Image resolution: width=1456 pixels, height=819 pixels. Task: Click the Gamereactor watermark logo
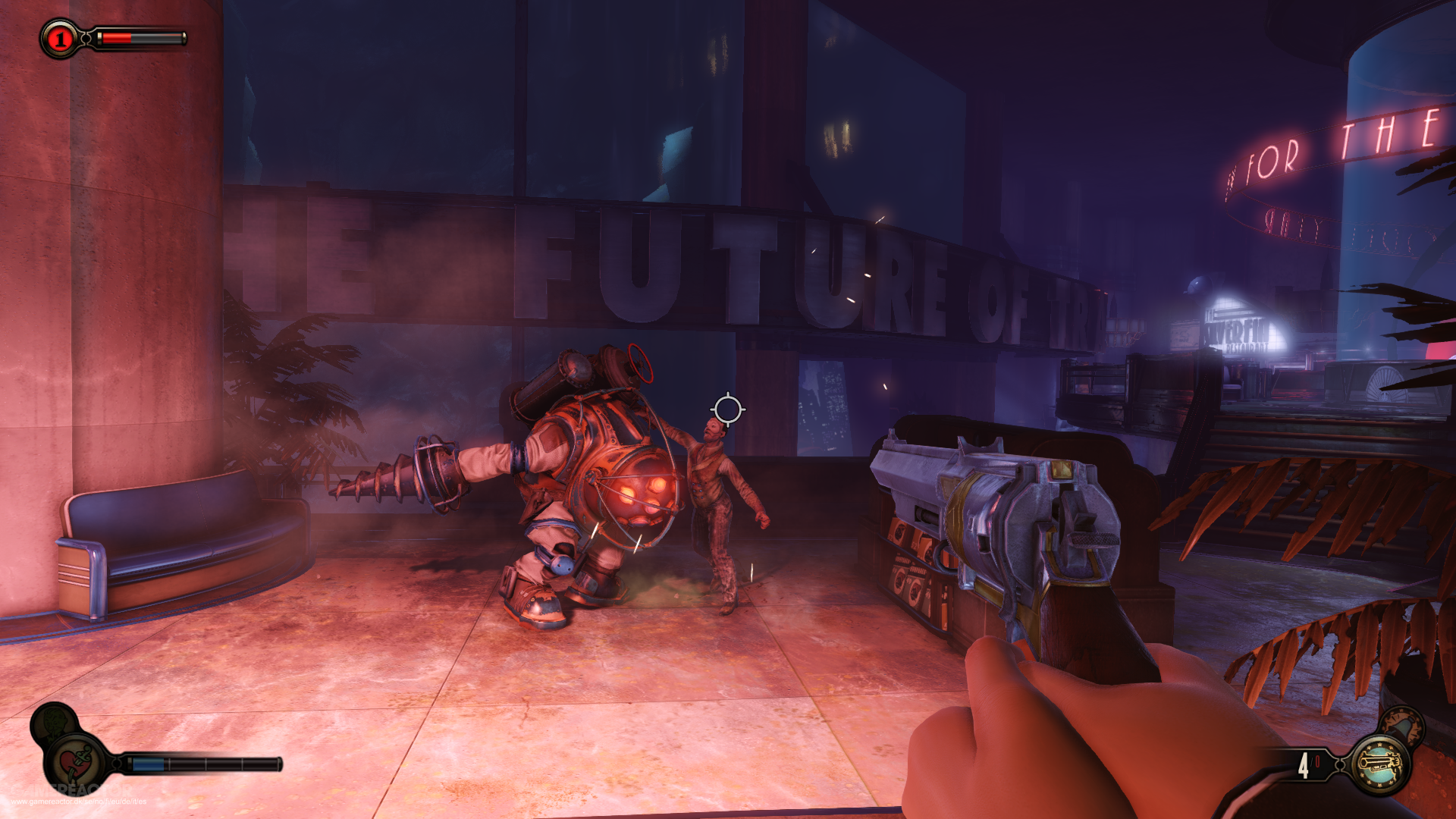pyautogui.click(x=71, y=790)
